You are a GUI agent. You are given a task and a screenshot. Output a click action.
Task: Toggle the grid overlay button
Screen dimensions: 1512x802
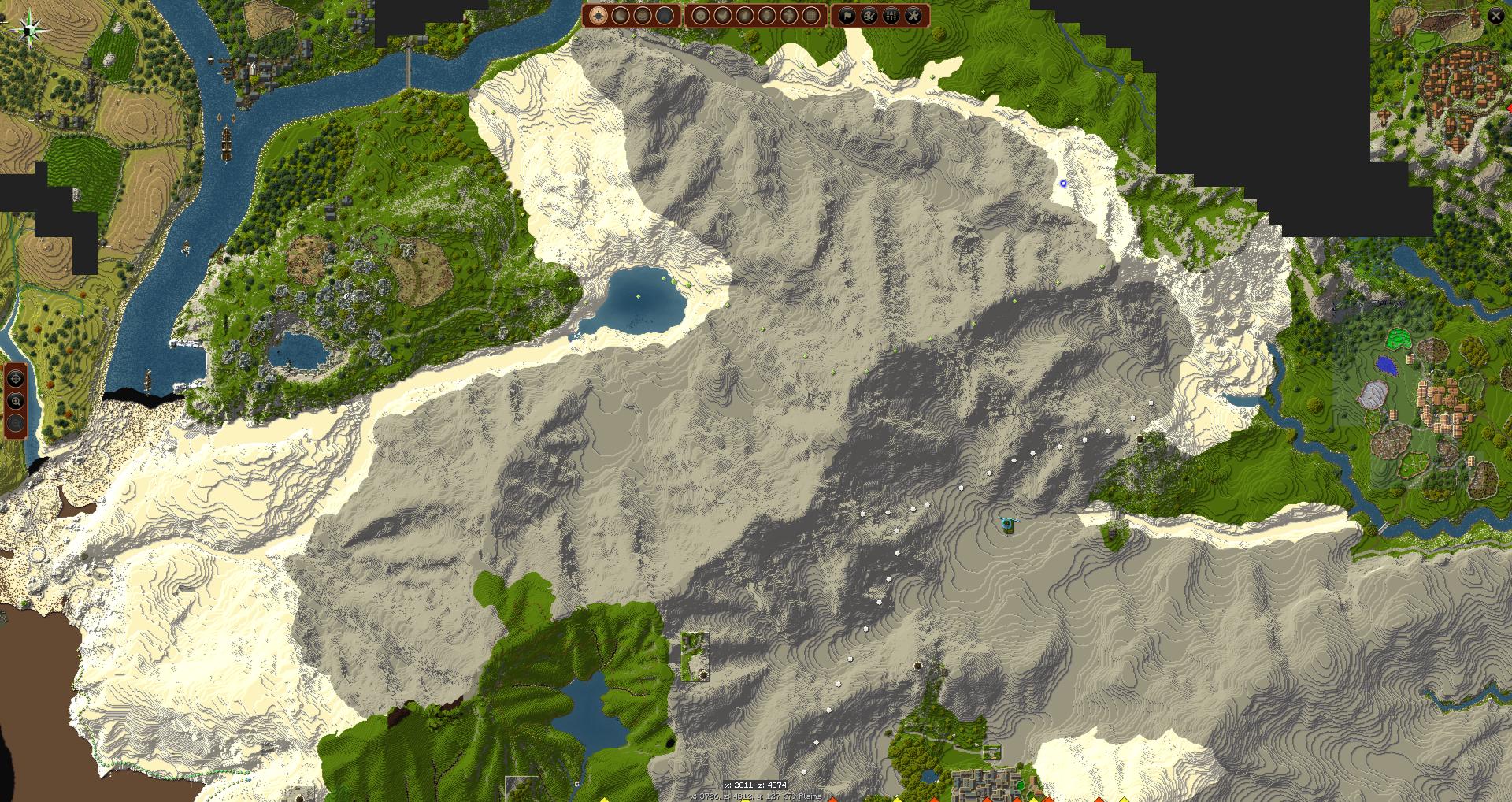[x=811, y=16]
